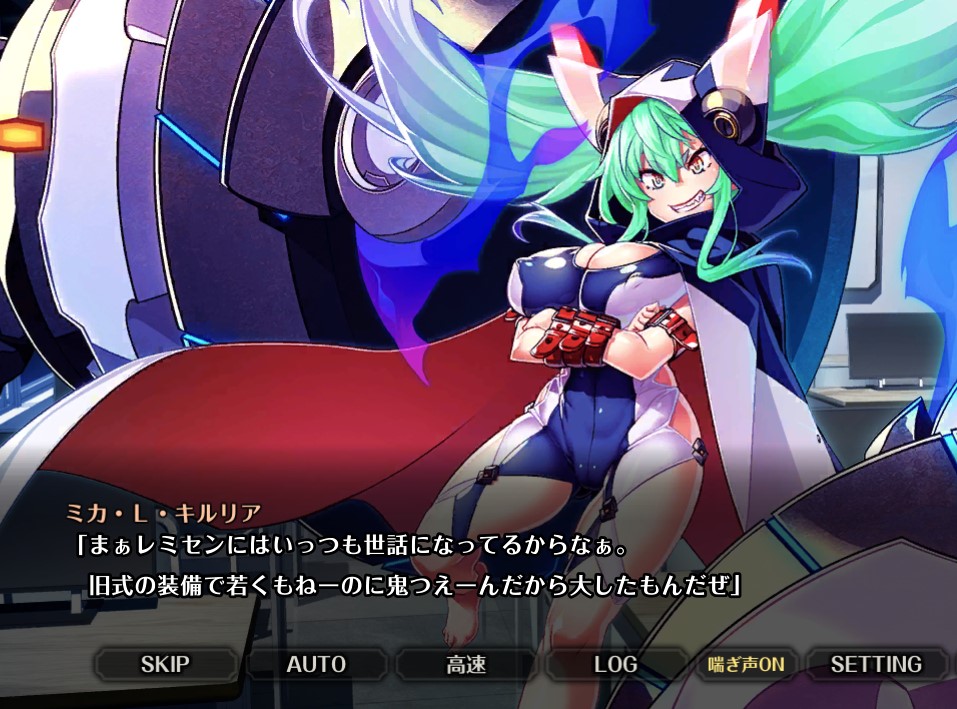Image resolution: width=957 pixels, height=709 pixels.
Task: Open the SETTING menu
Action: click(876, 664)
